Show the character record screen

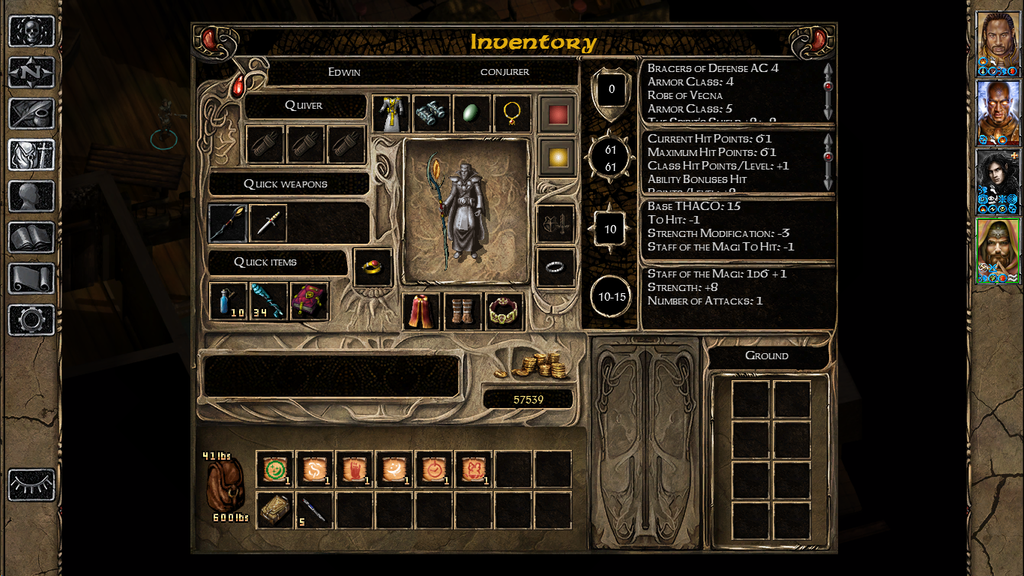(x=31, y=196)
